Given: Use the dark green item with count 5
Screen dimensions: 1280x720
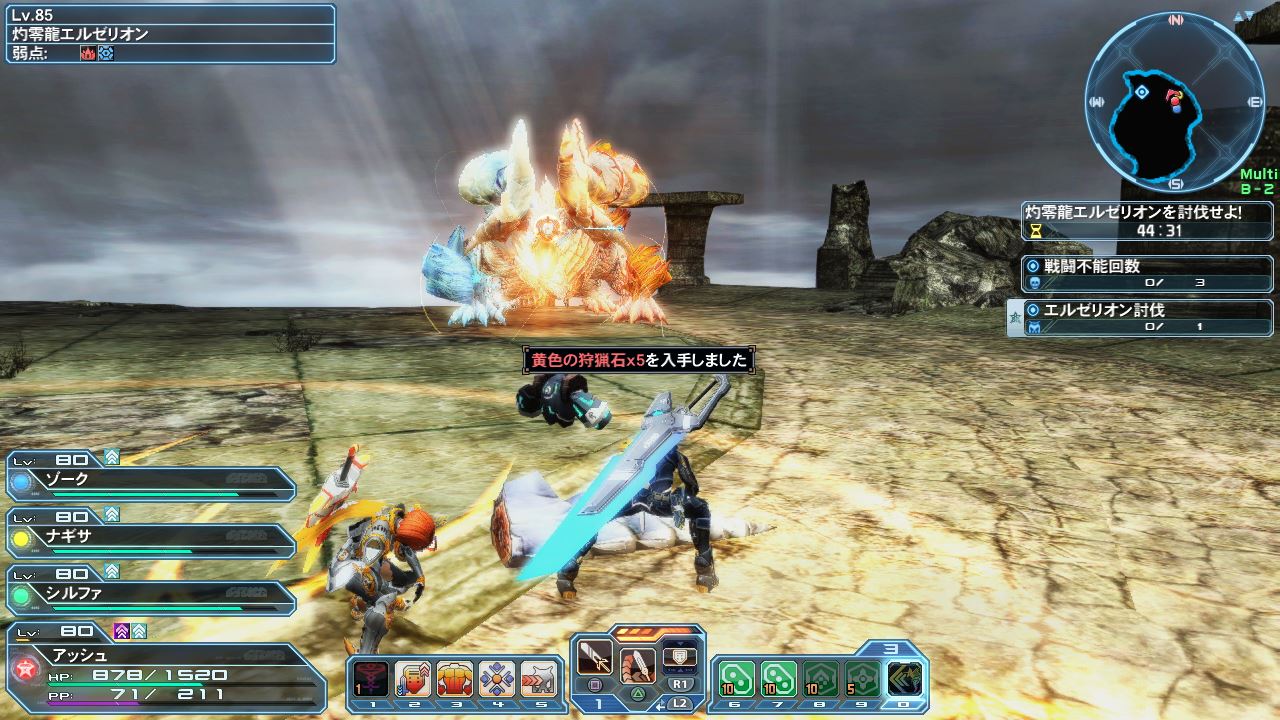Looking at the screenshot, I should [863, 679].
